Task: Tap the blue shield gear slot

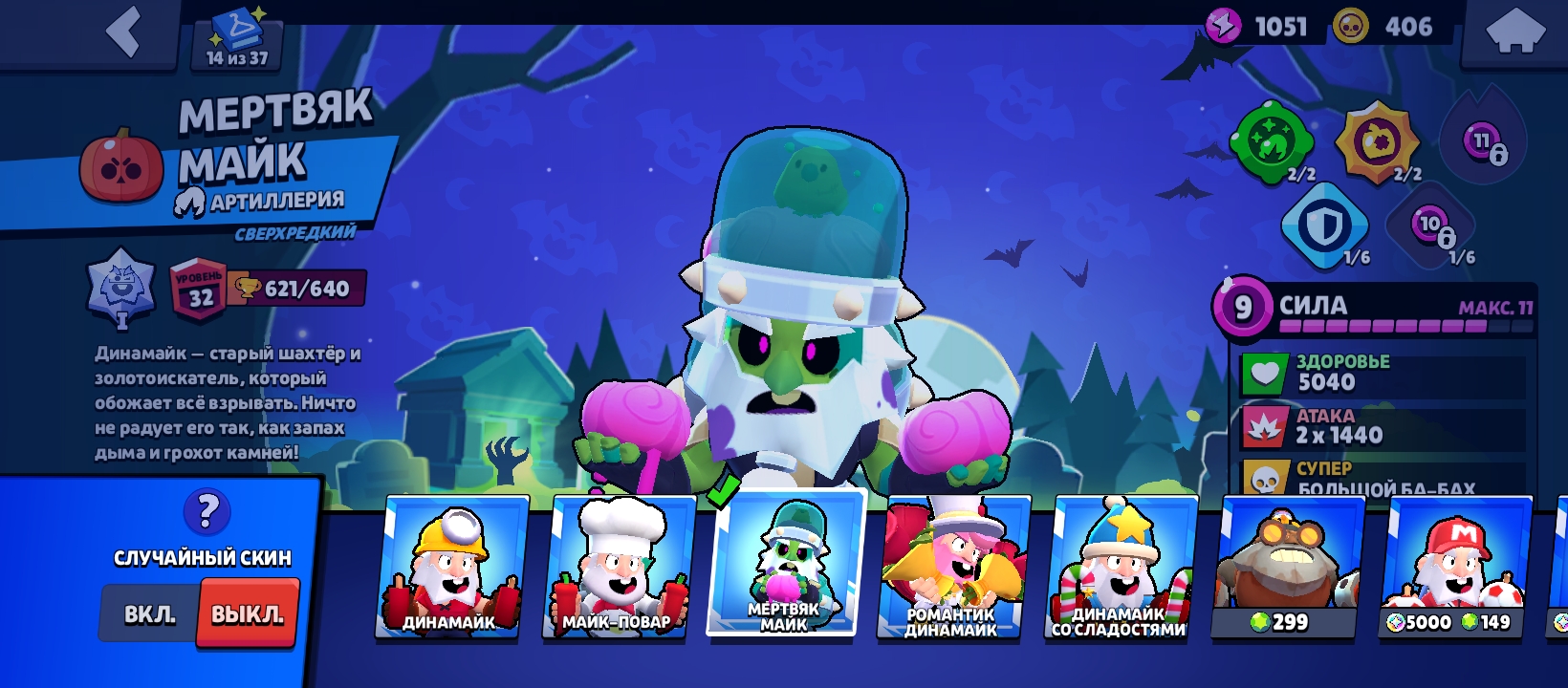Action: (1324, 227)
